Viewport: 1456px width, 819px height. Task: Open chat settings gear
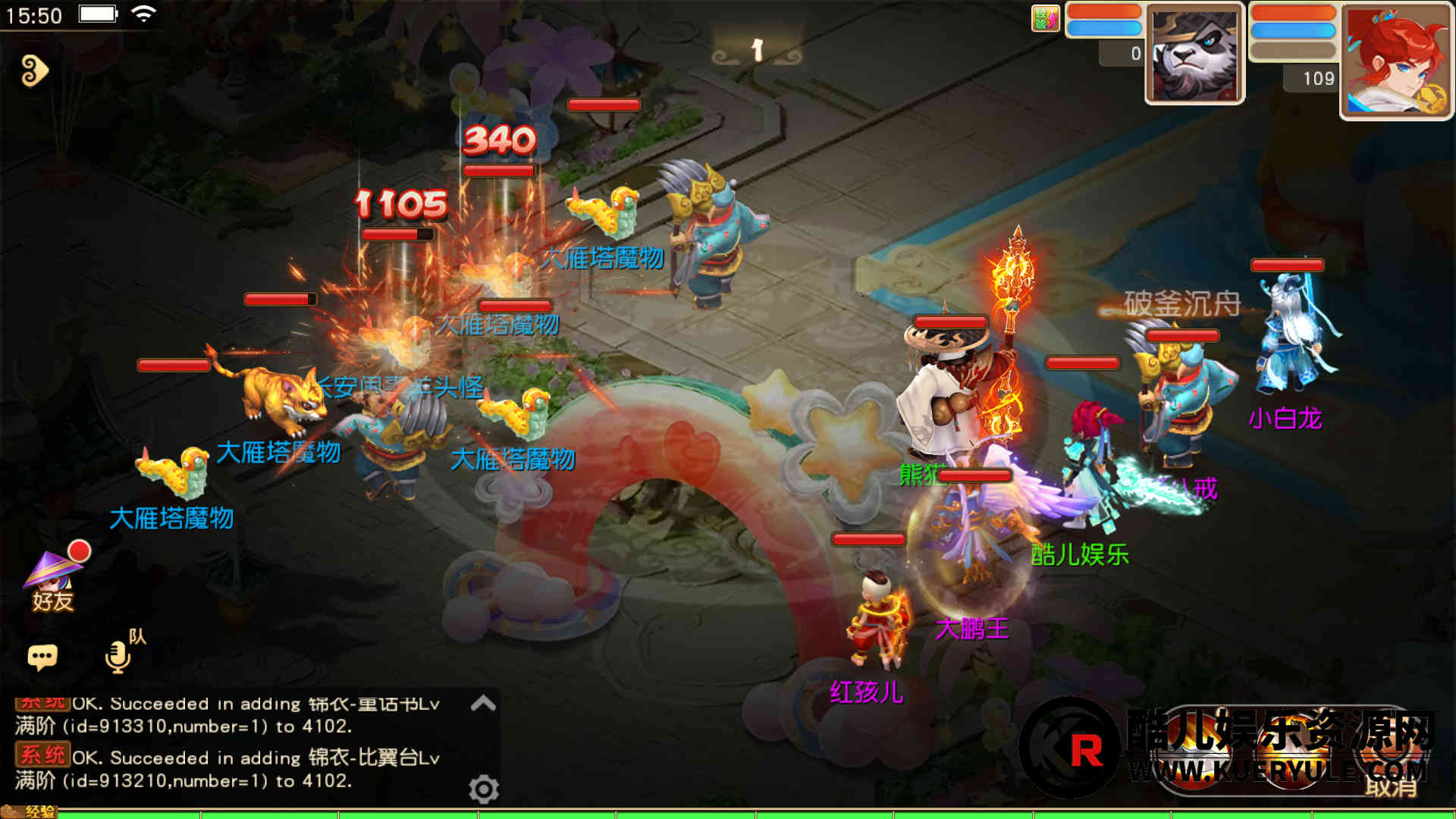coord(484,789)
